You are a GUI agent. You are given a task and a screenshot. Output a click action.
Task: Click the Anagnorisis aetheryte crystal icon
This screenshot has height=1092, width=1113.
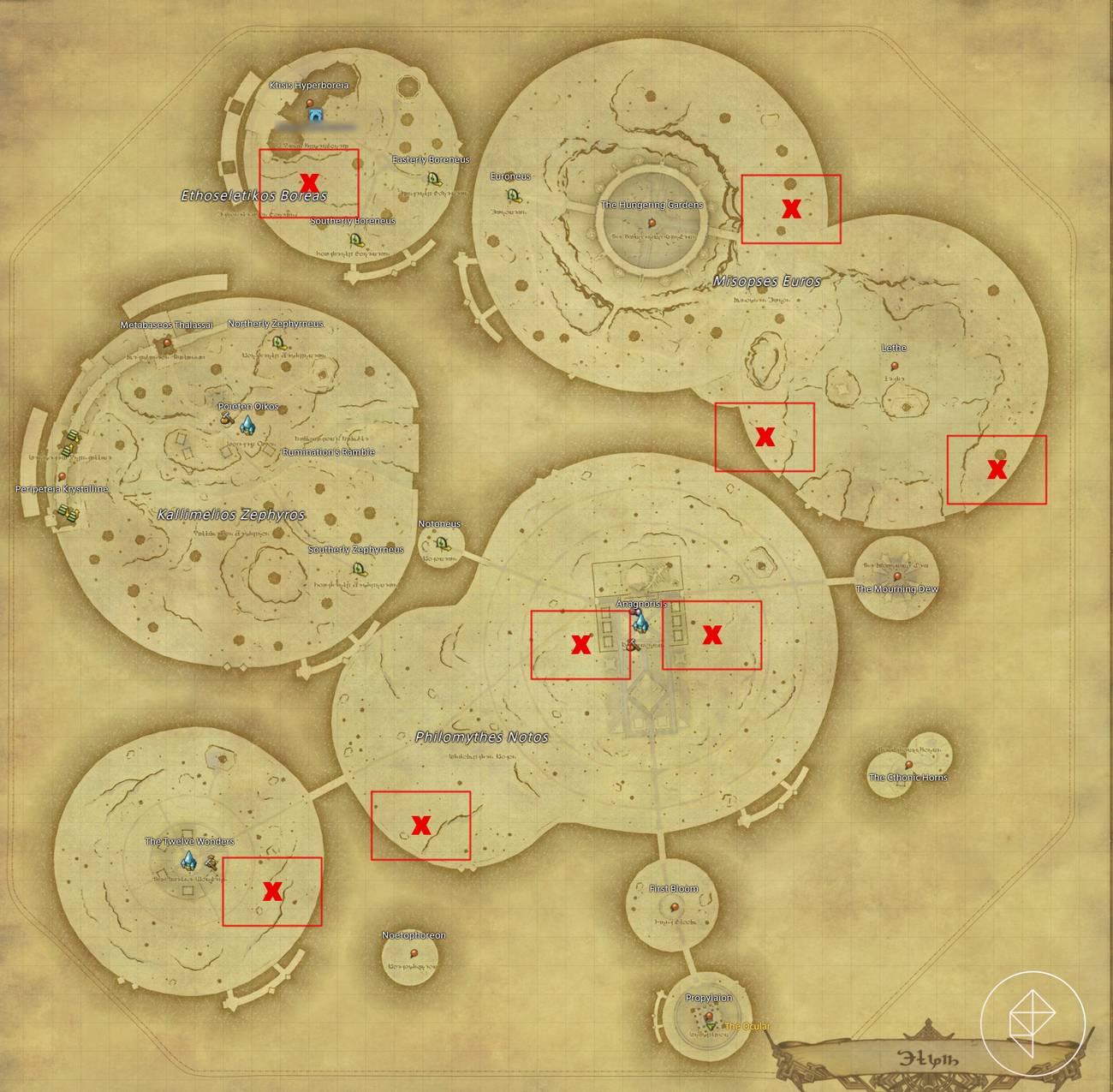[x=640, y=623]
